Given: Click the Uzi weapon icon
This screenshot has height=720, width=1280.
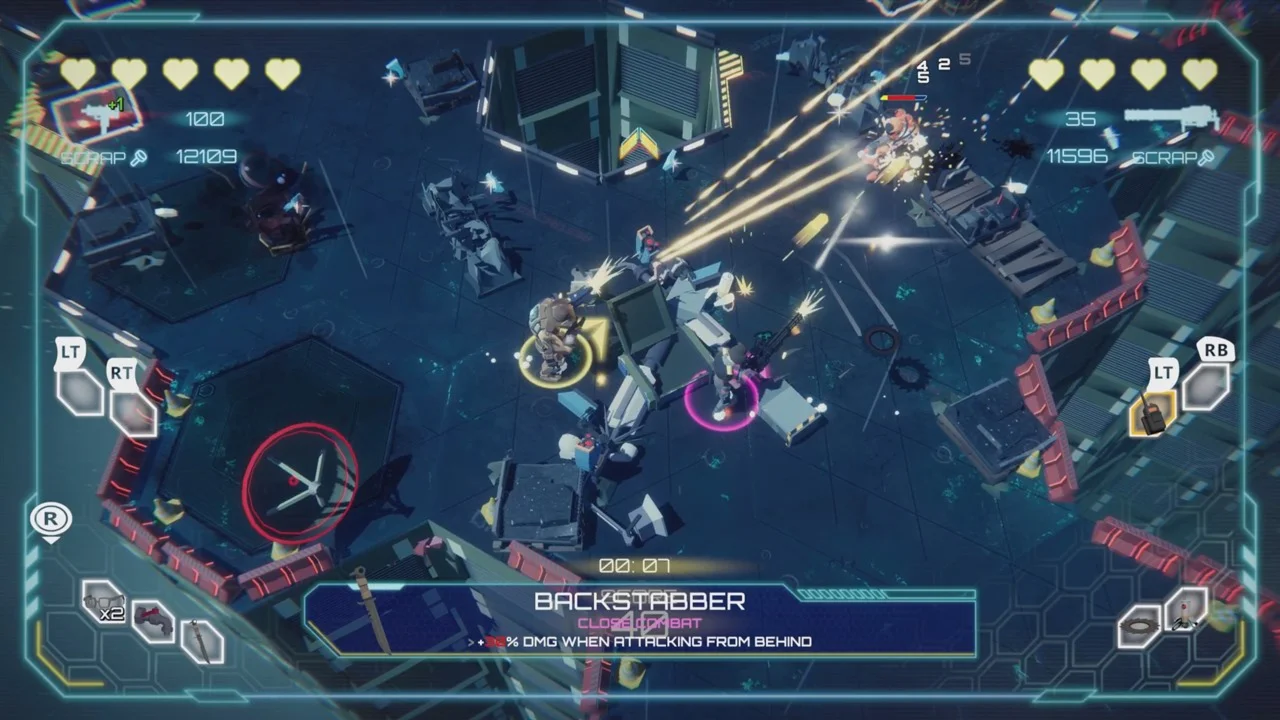Looking at the screenshot, I should click(x=100, y=113).
